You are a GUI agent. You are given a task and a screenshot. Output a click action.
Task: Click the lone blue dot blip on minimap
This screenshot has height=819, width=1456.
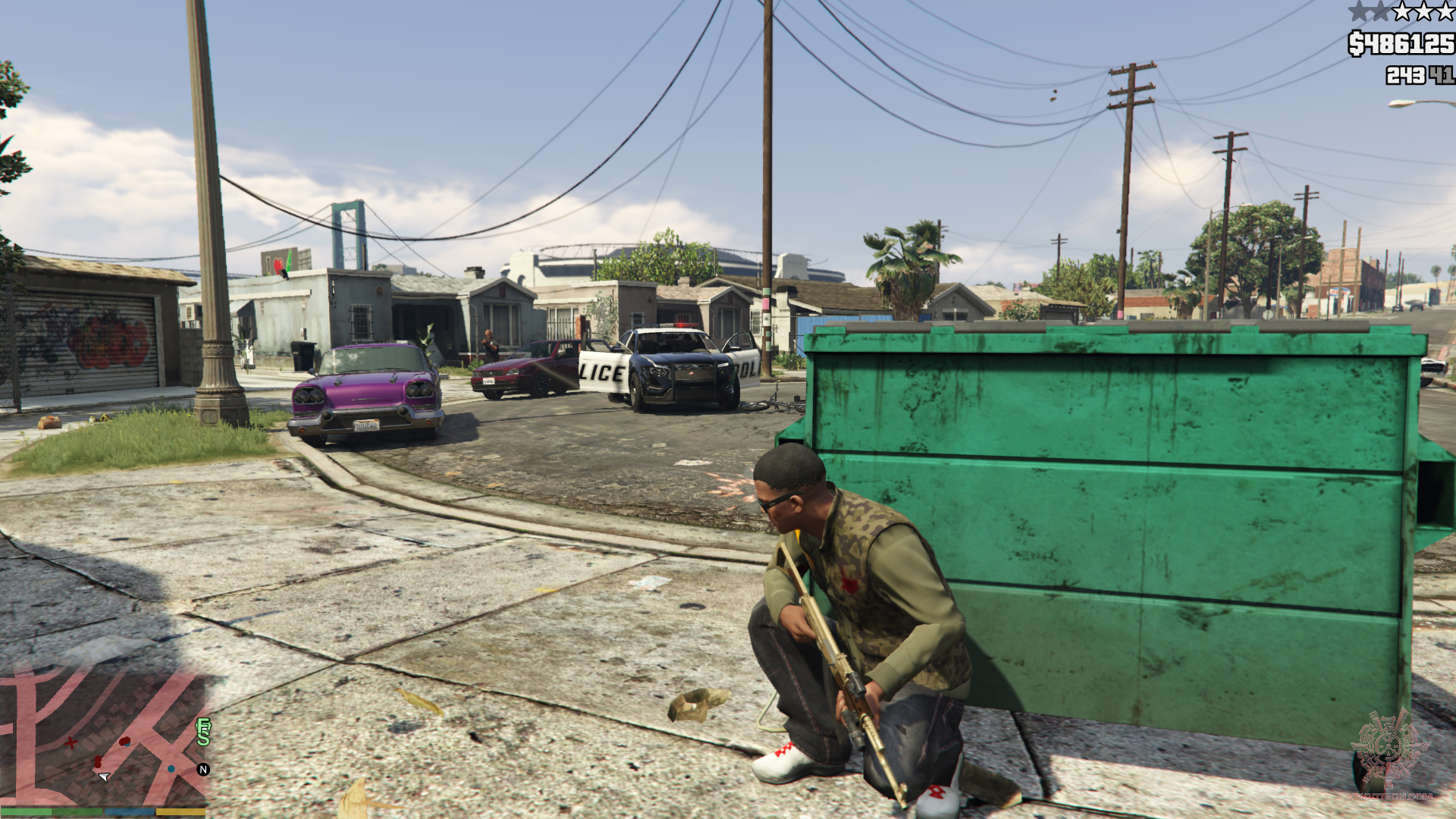tap(171, 769)
